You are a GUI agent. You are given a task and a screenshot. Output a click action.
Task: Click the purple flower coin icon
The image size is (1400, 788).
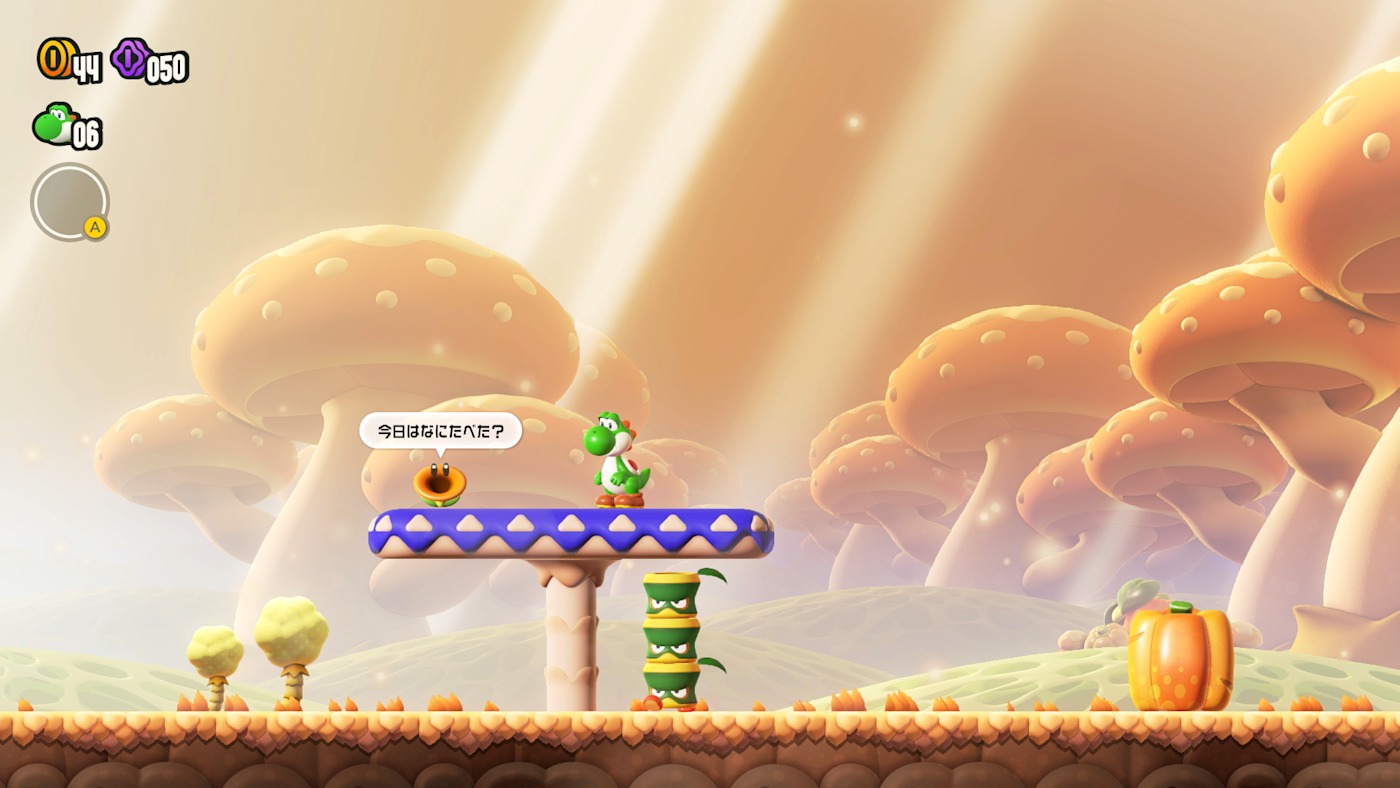(130, 59)
